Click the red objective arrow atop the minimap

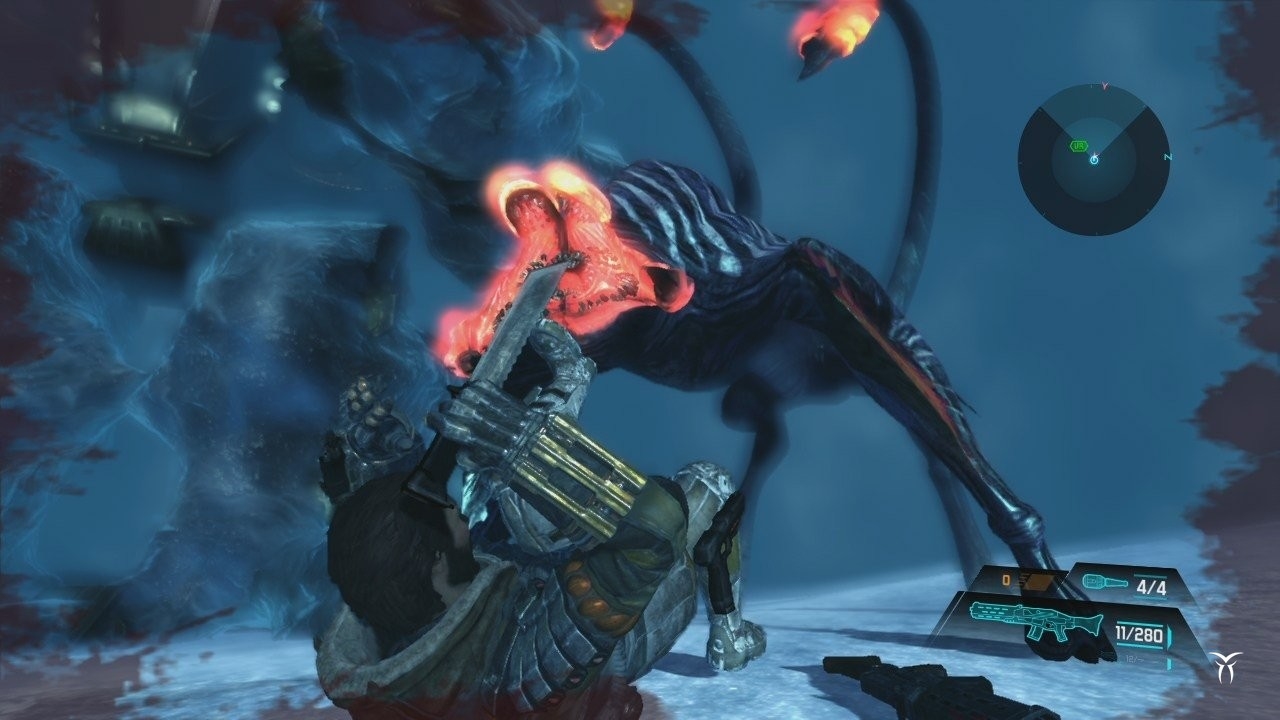point(1103,86)
